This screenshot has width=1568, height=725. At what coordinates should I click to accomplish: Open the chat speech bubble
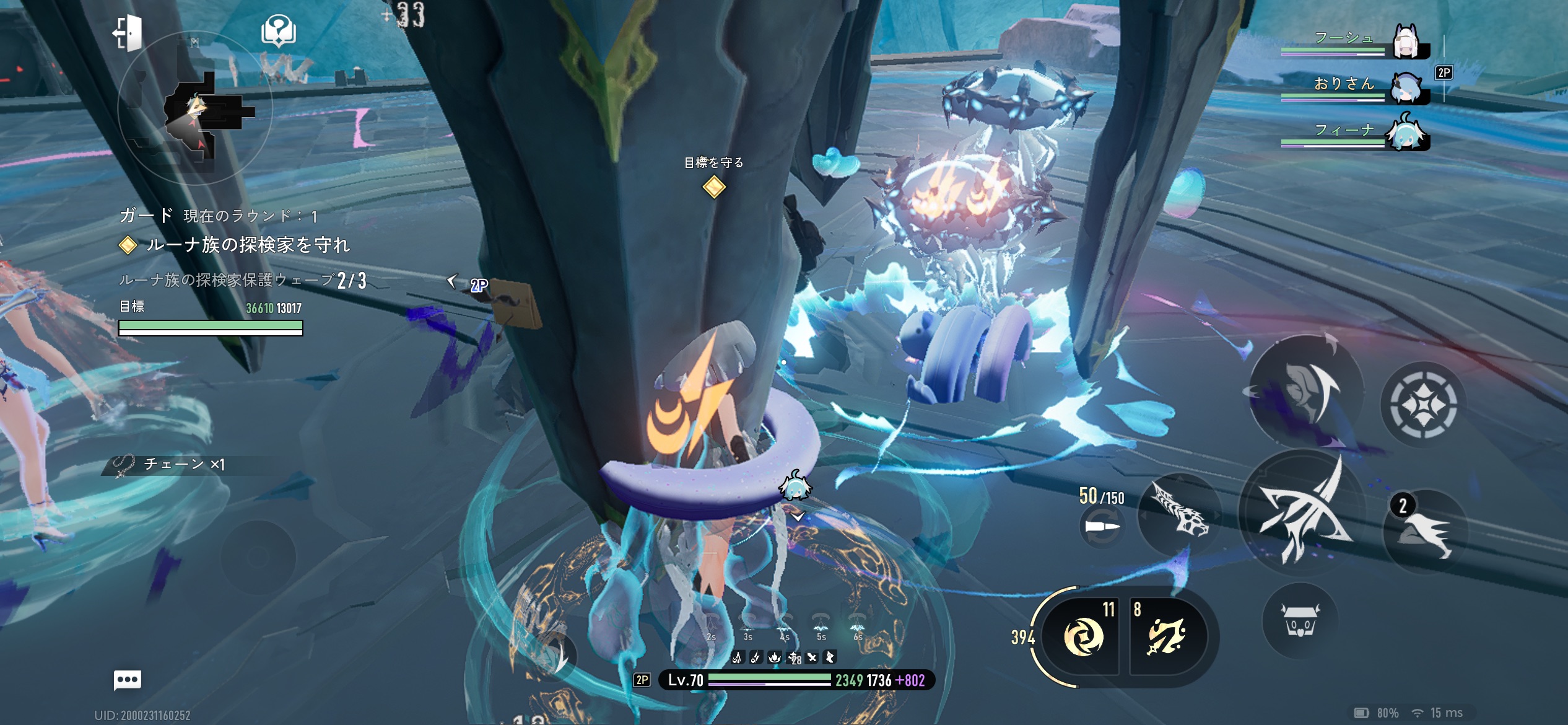tap(128, 680)
